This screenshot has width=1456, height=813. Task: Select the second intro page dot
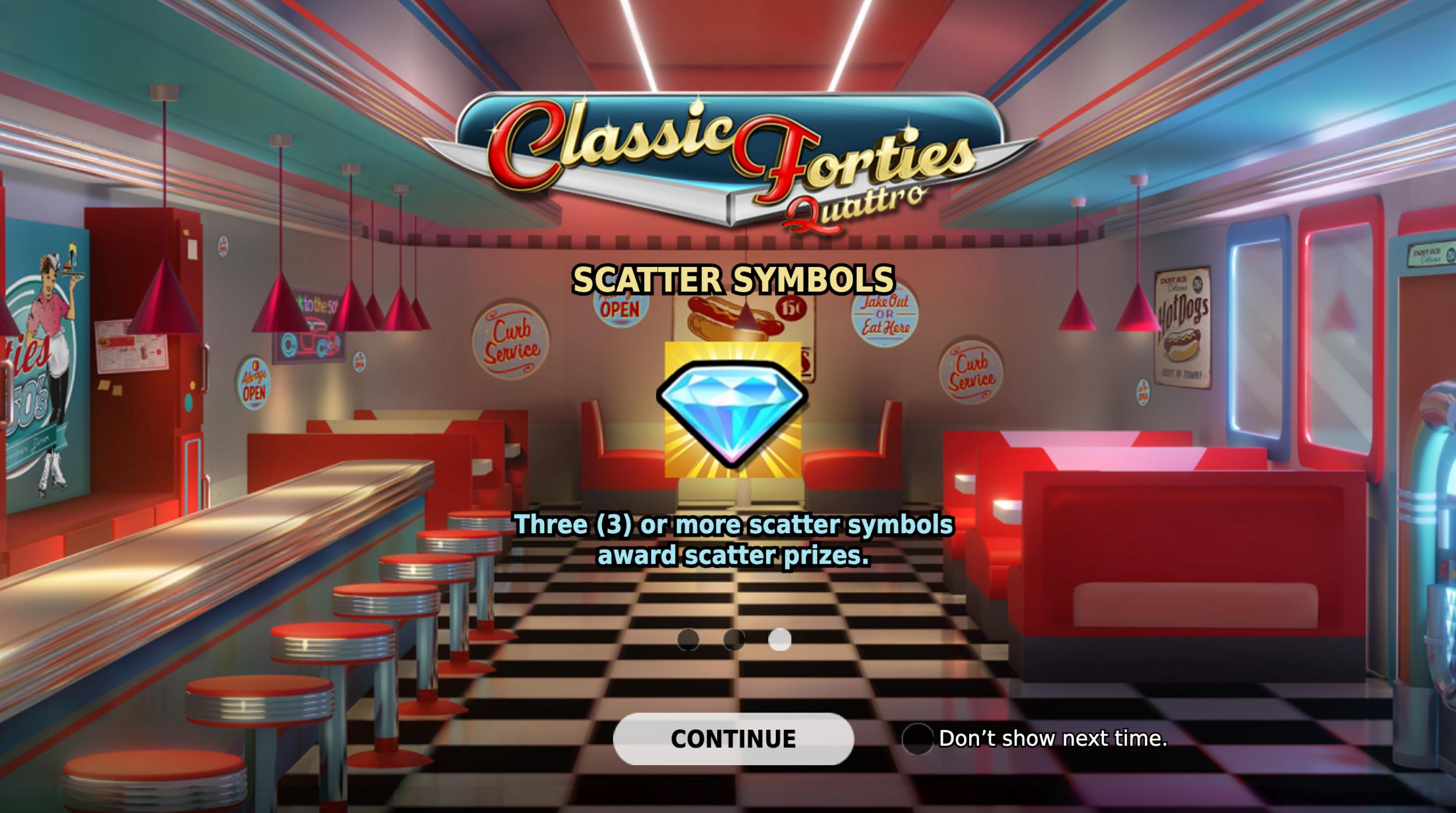coord(734,639)
